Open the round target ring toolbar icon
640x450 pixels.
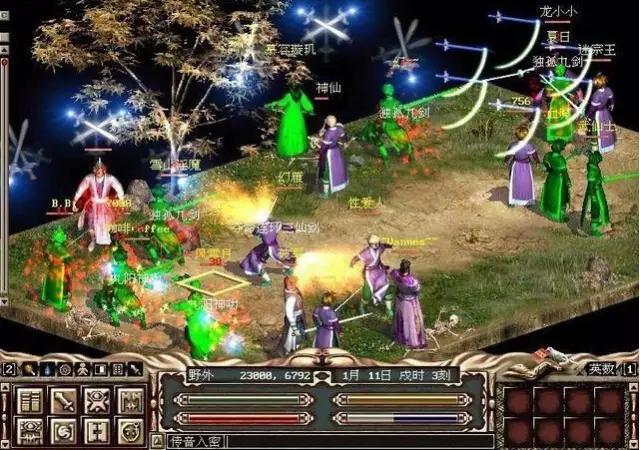(64, 369)
